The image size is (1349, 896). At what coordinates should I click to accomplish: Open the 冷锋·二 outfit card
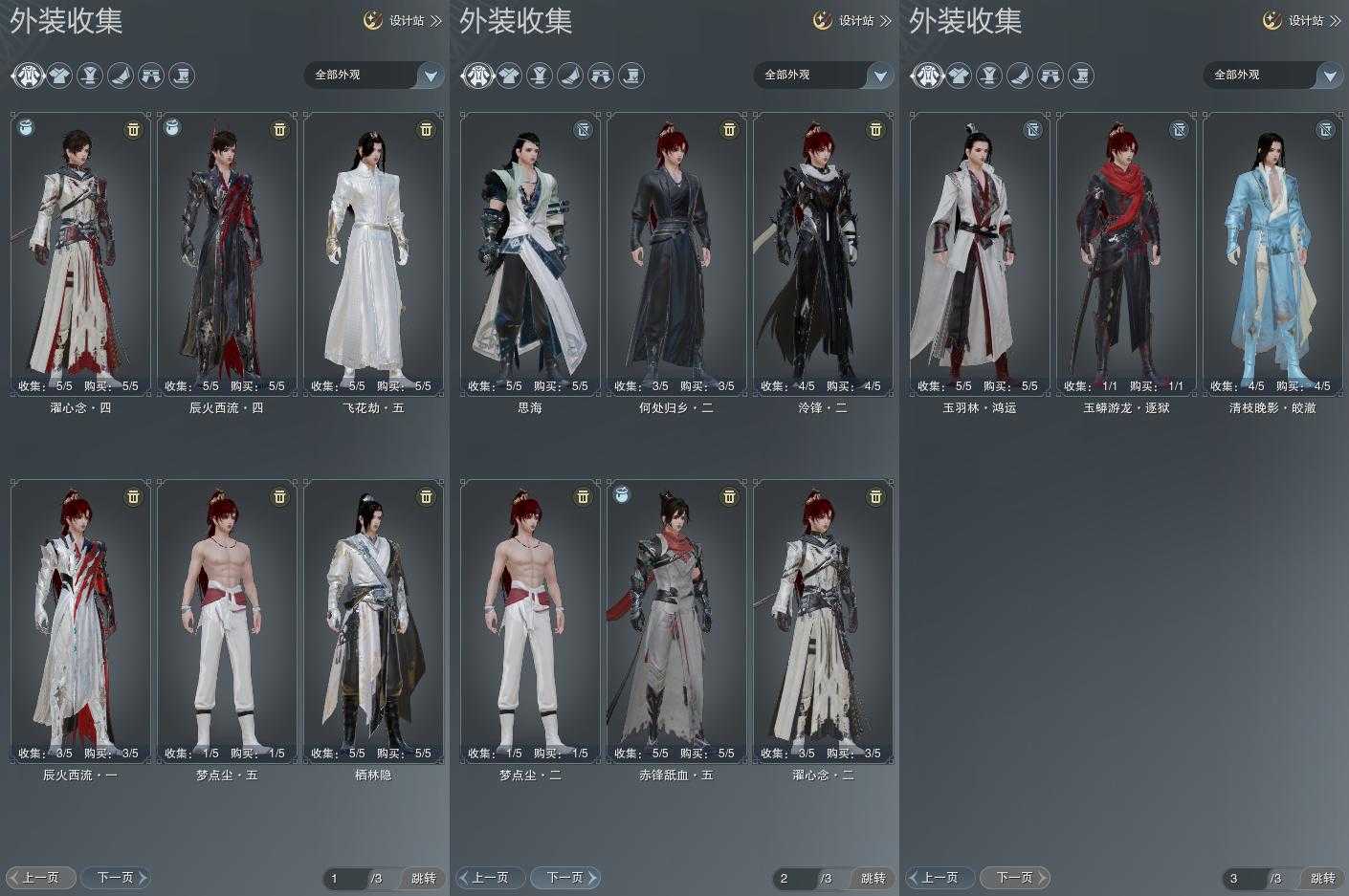pyautogui.click(x=823, y=253)
